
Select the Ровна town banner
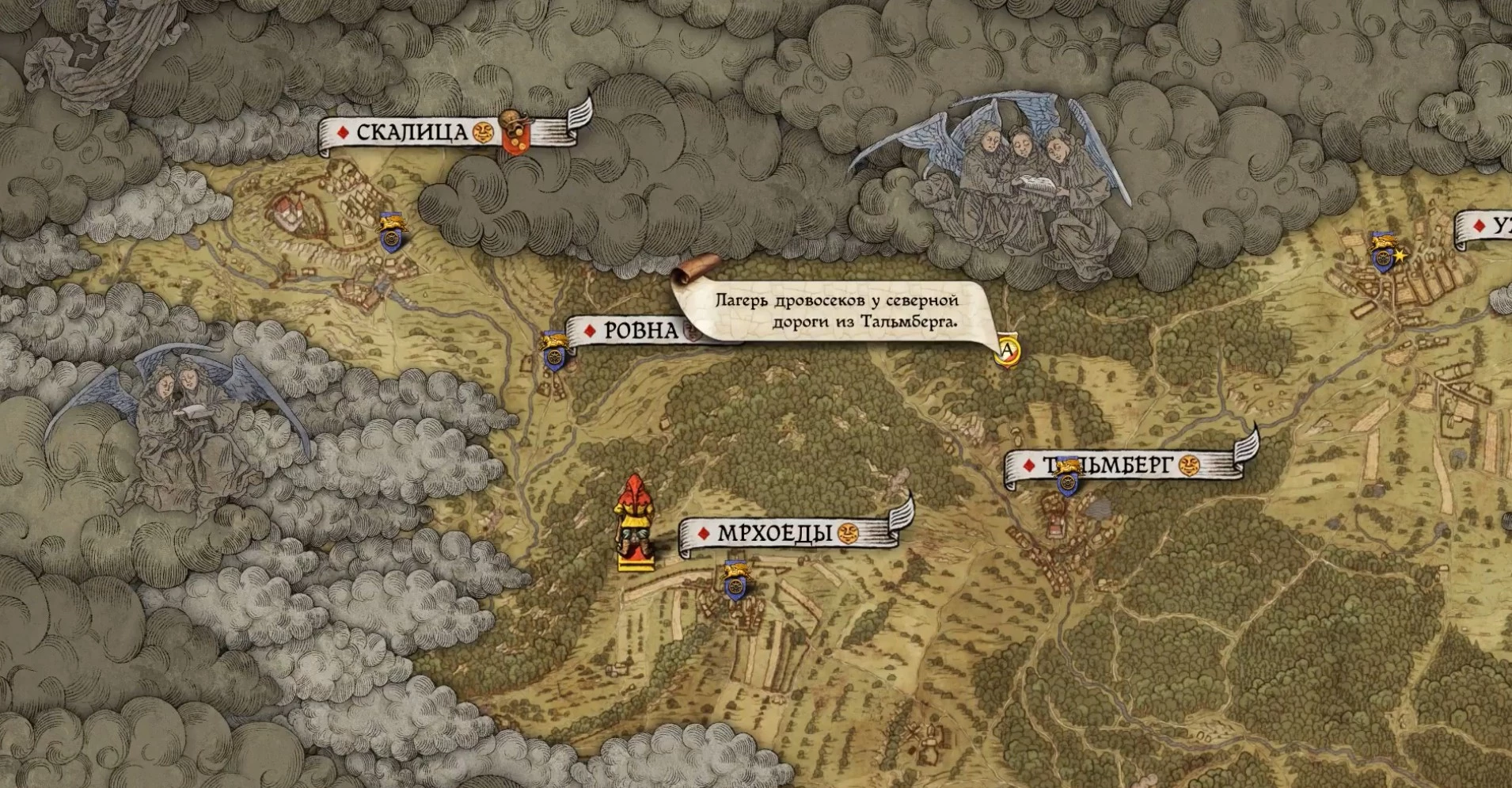click(x=640, y=330)
